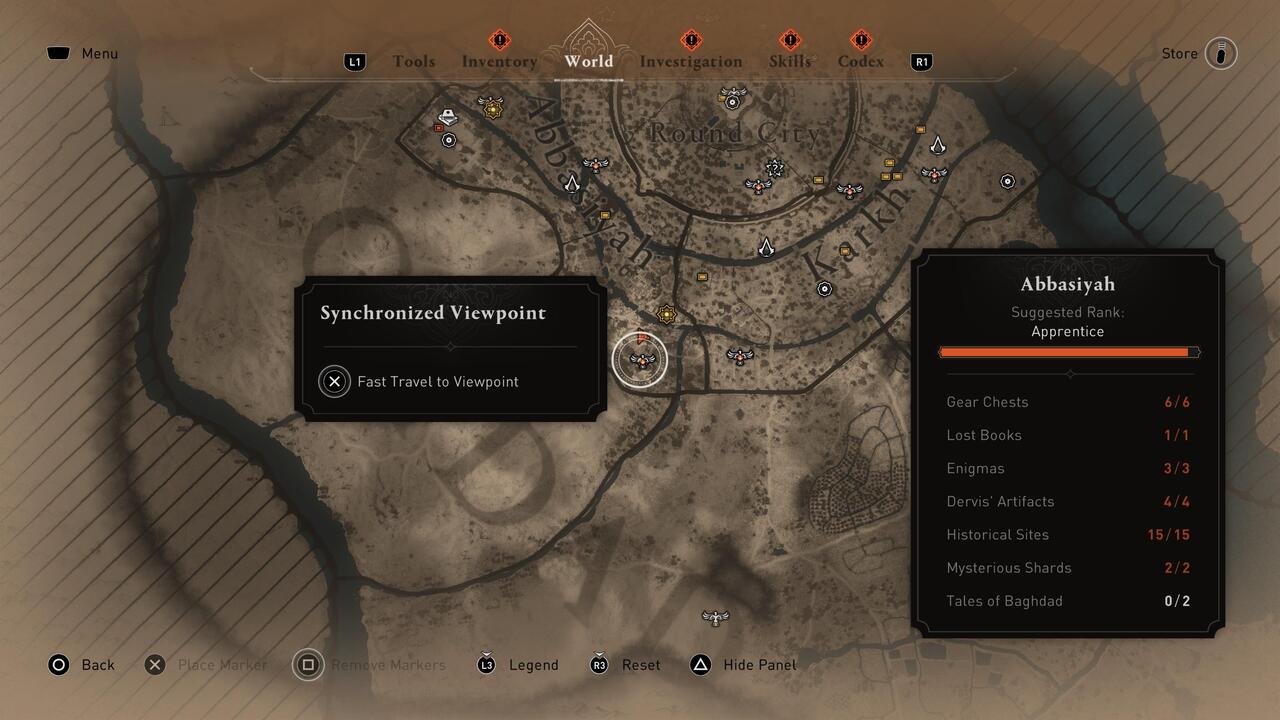Image resolution: width=1280 pixels, height=720 pixels.
Task: Open the Inventory tab
Action: 499,61
